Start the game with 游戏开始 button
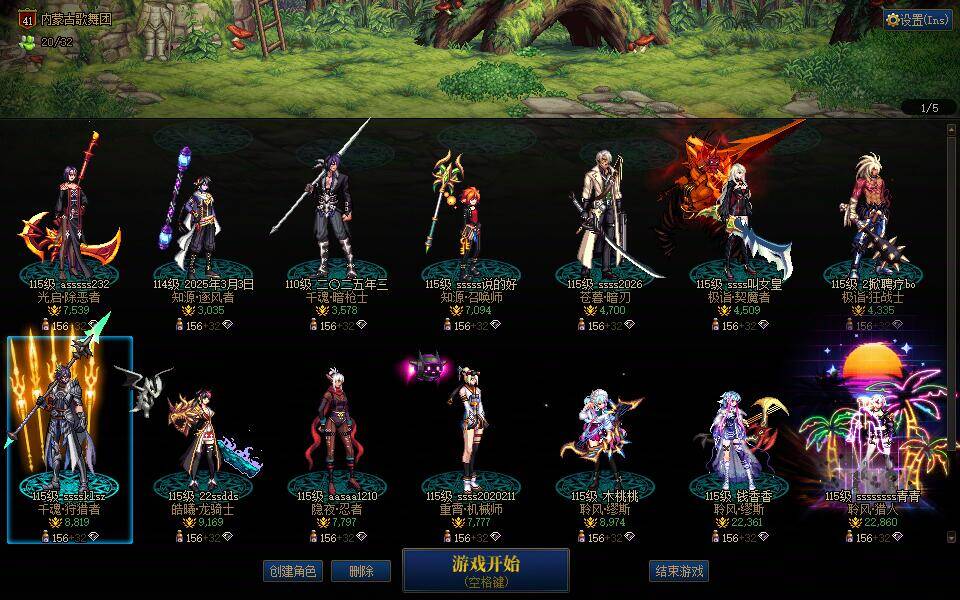The width and height of the screenshot is (960, 600). click(x=485, y=569)
